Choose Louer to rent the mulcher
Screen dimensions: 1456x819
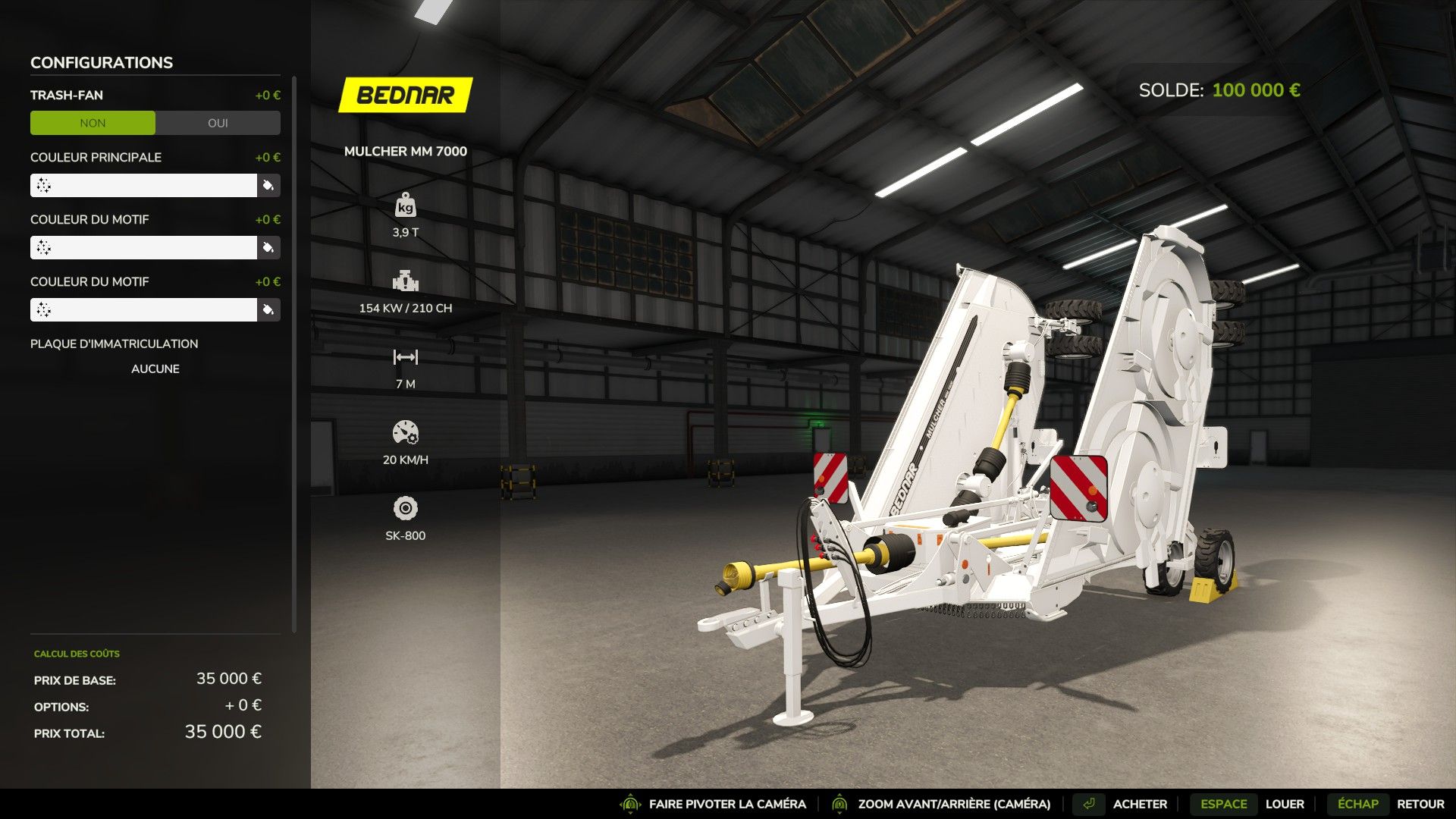1284,804
